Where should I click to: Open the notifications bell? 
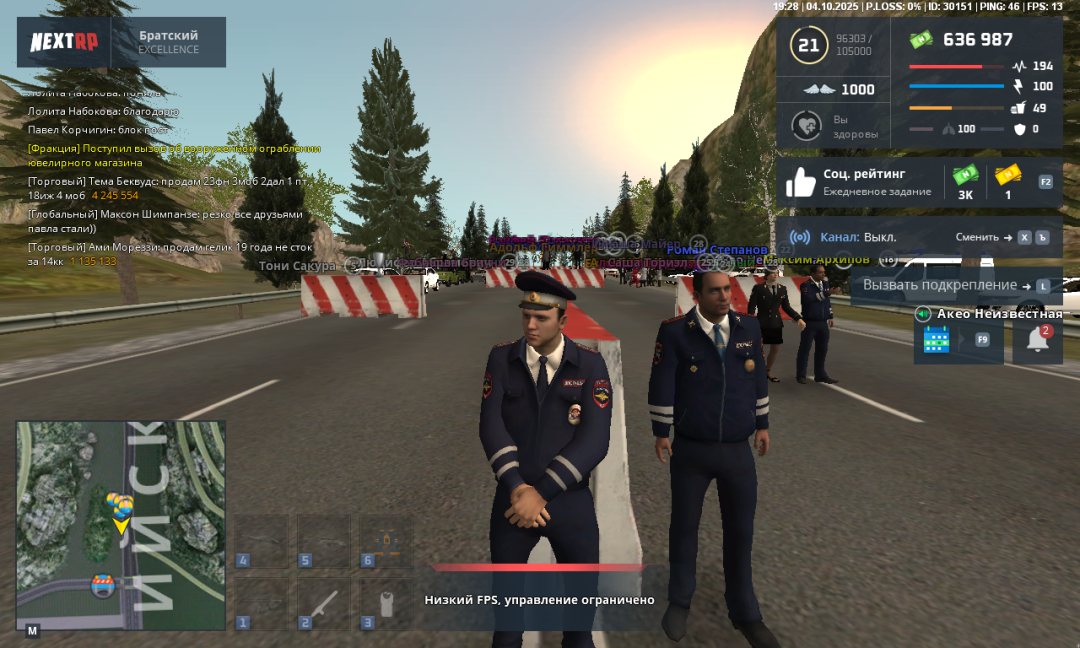(1037, 340)
